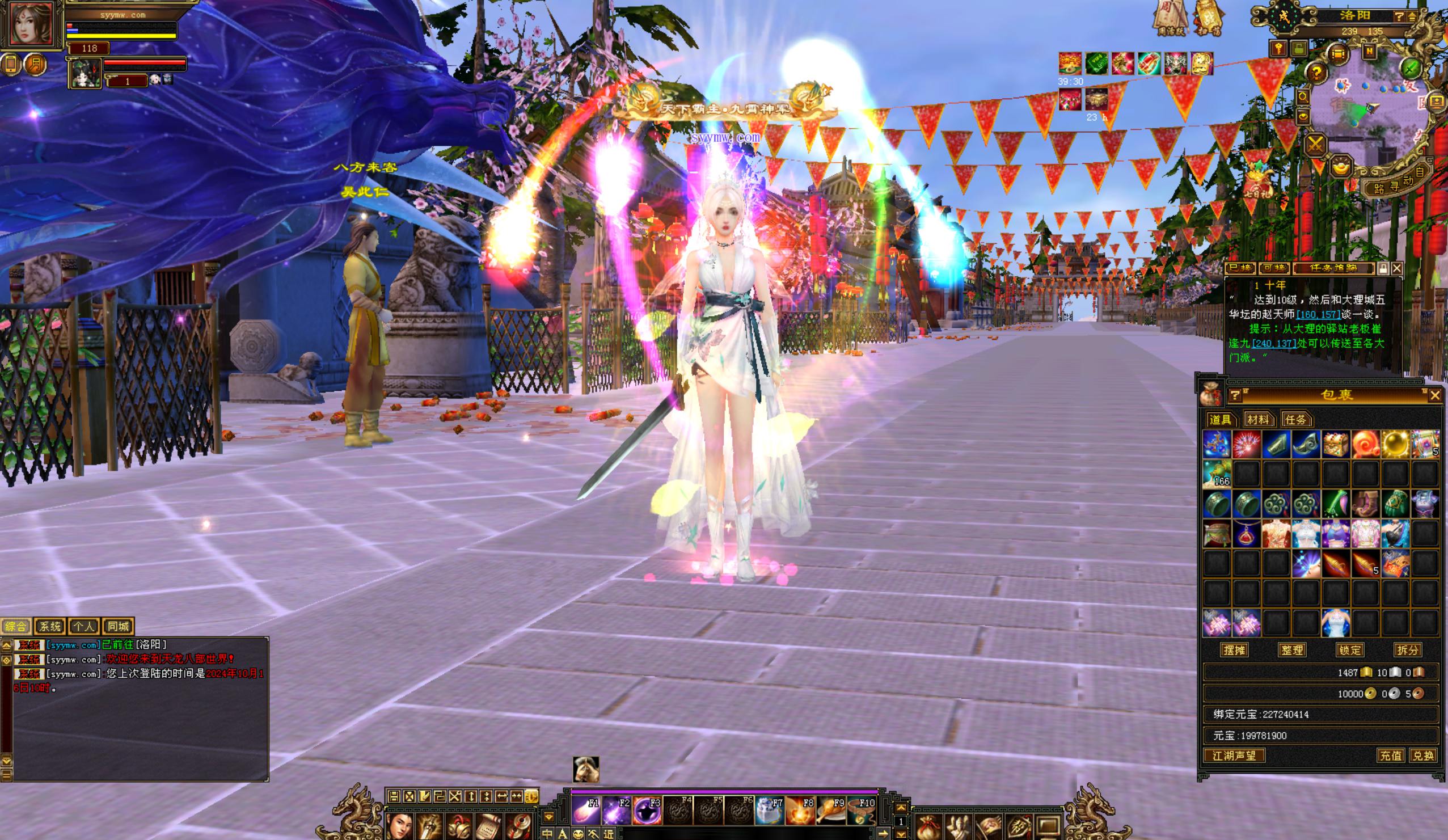The height and width of the screenshot is (840, 1448).
Task: Show the 同城 chat channel
Action: [118, 626]
